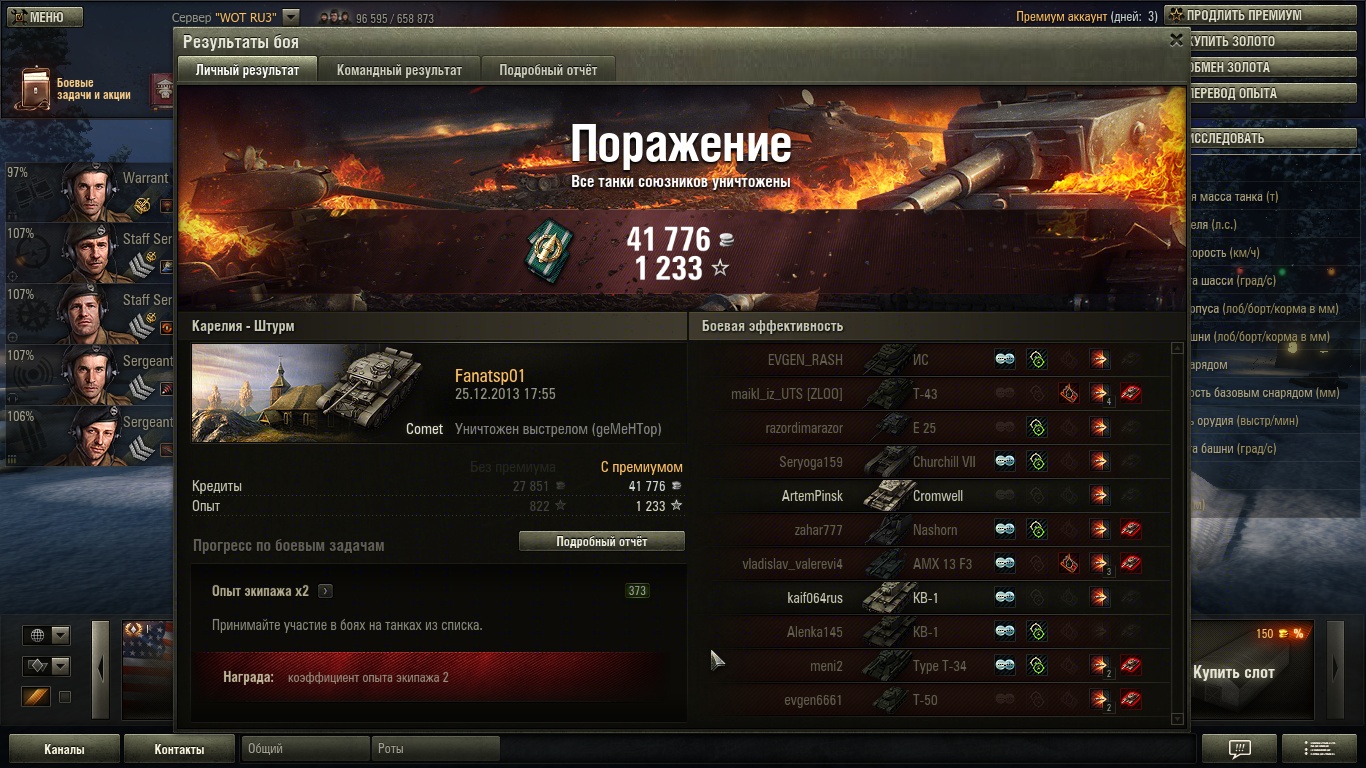
Task: Click the Подробный отчёт button under credits
Action: click(601, 541)
